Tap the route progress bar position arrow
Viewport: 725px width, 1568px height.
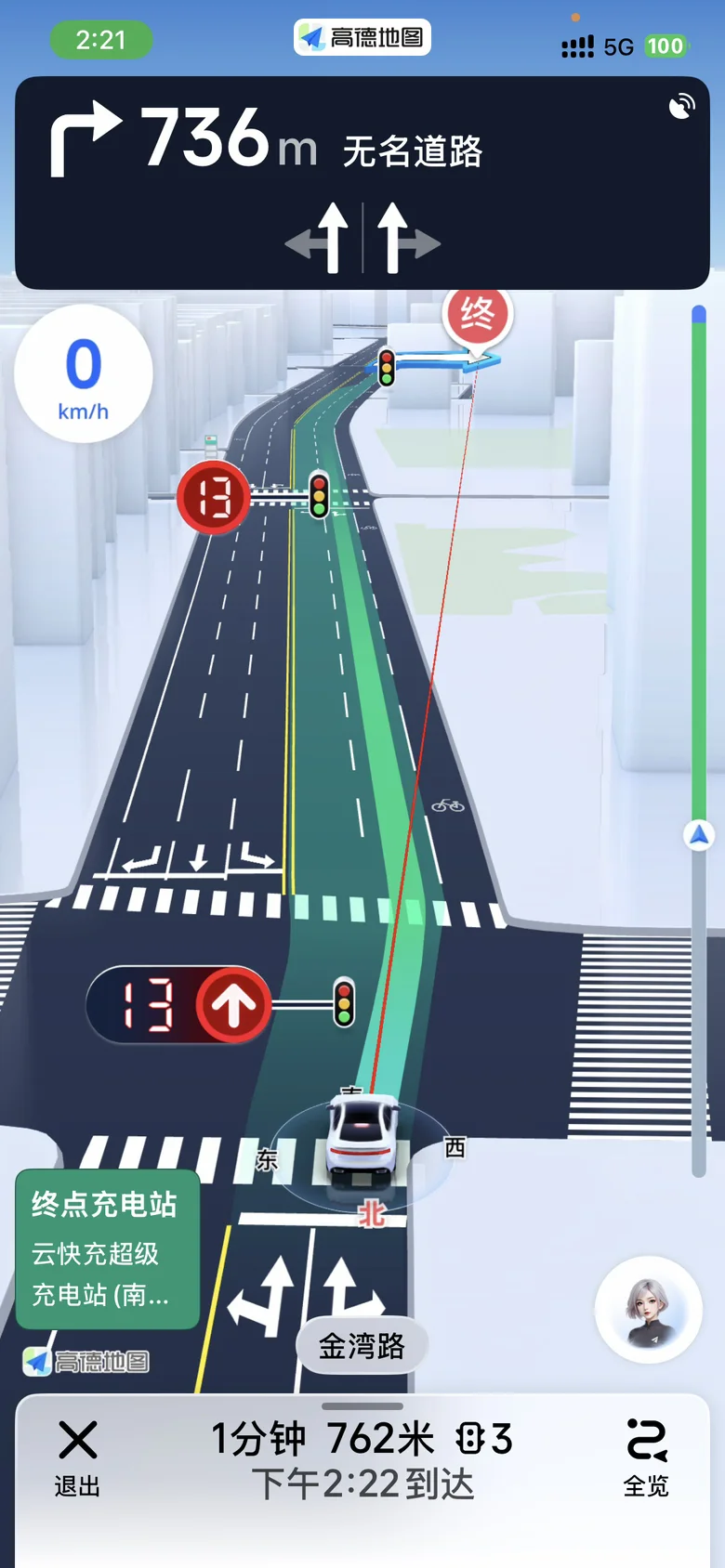click(x=699, y=835)
